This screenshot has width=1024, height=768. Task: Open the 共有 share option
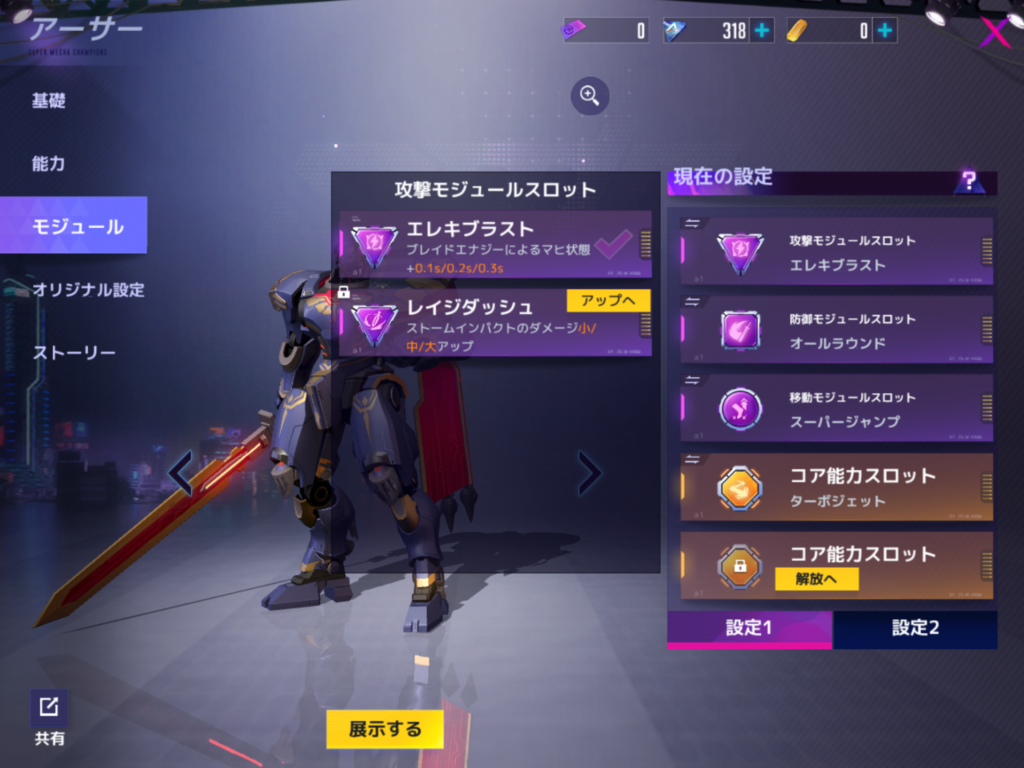[x=49, y=718]
